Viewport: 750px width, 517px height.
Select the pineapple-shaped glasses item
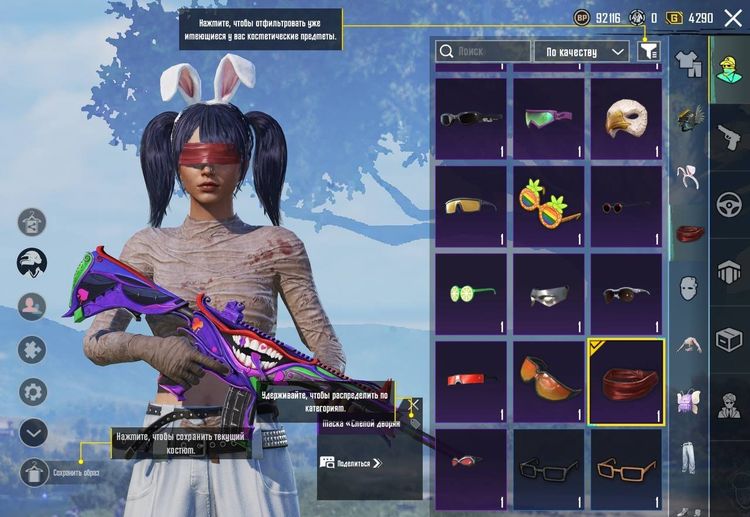(548, 206)
